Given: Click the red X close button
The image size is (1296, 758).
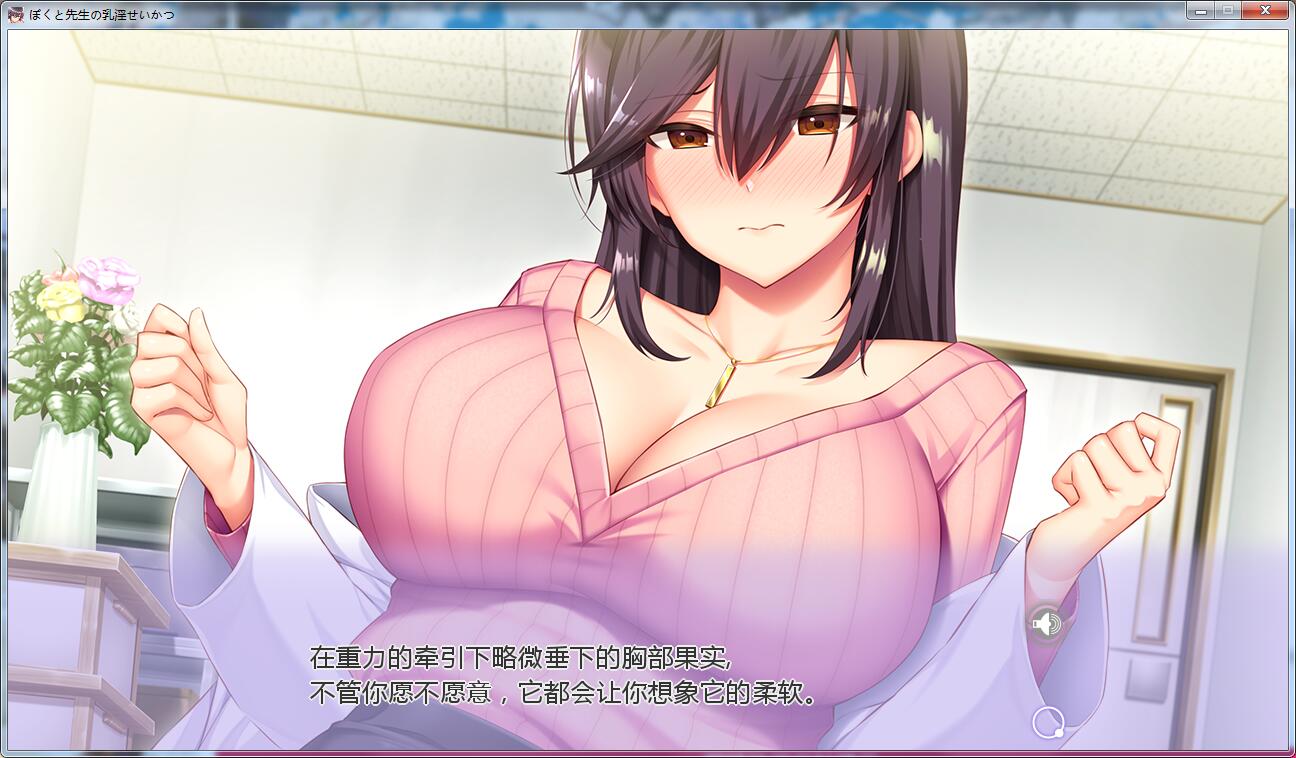Looking at the screenshot, I should (1265, 10).
